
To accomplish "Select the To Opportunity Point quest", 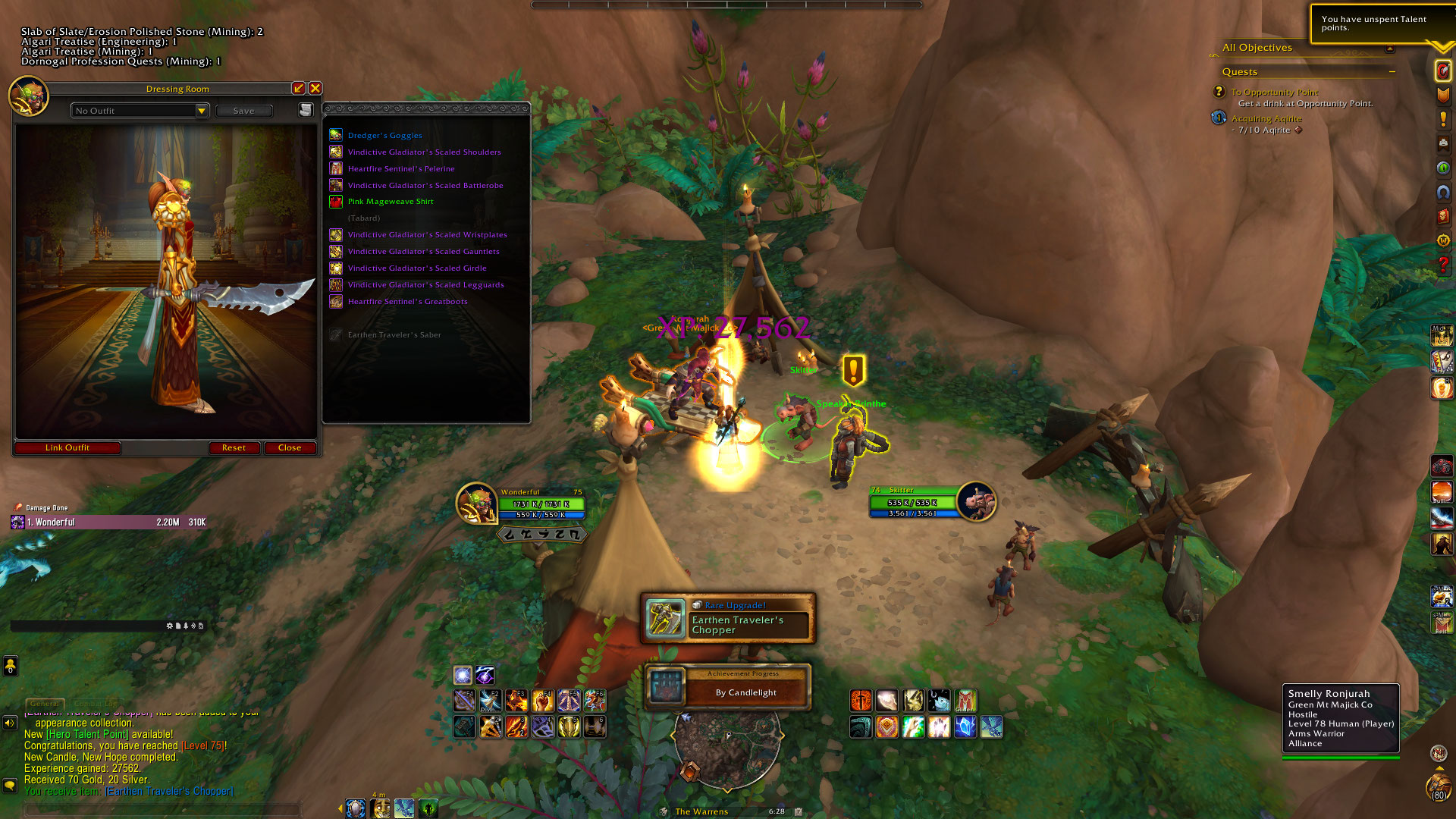I will pos(1274,93).
